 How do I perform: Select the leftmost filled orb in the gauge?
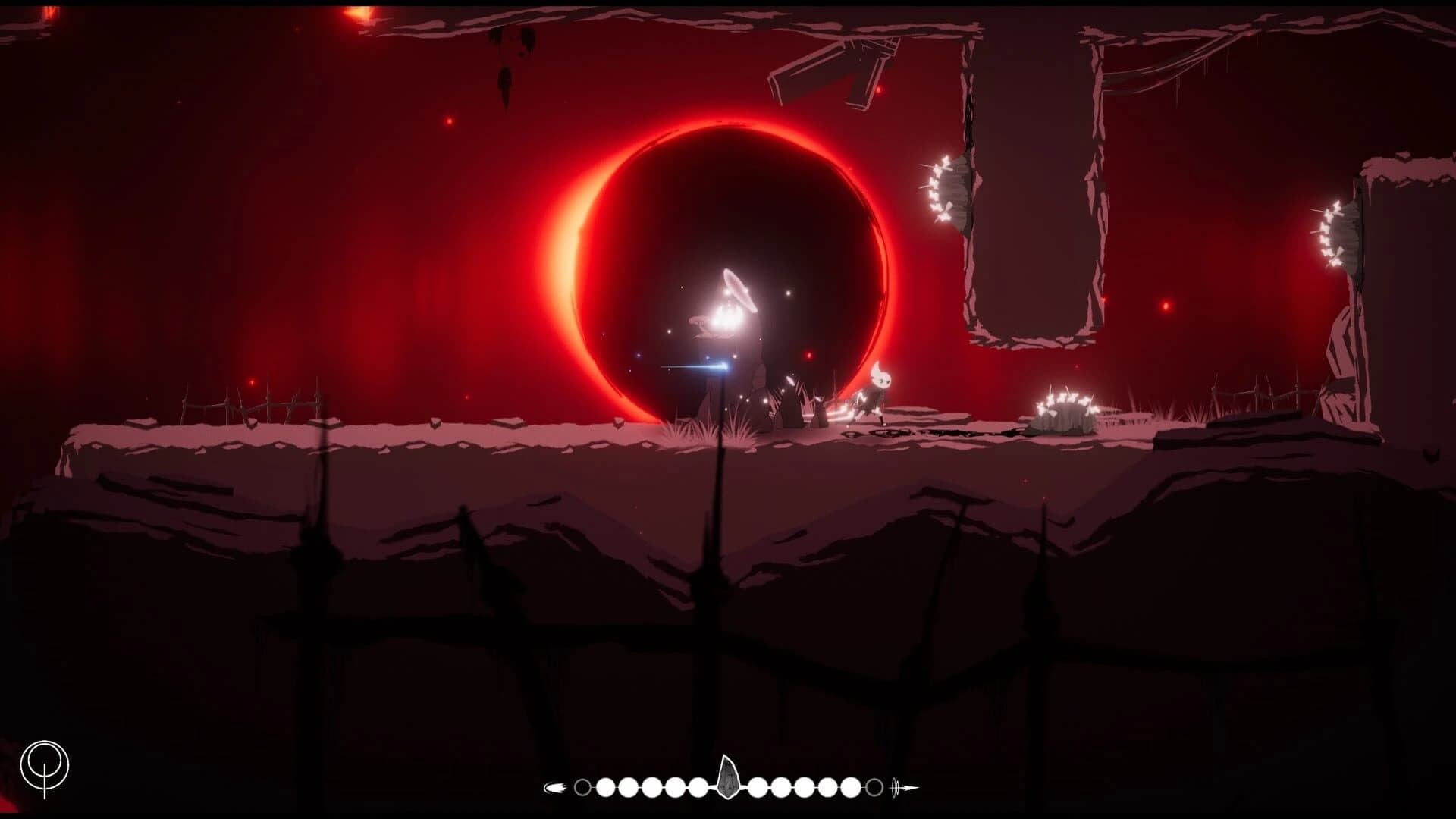(607, 786)
